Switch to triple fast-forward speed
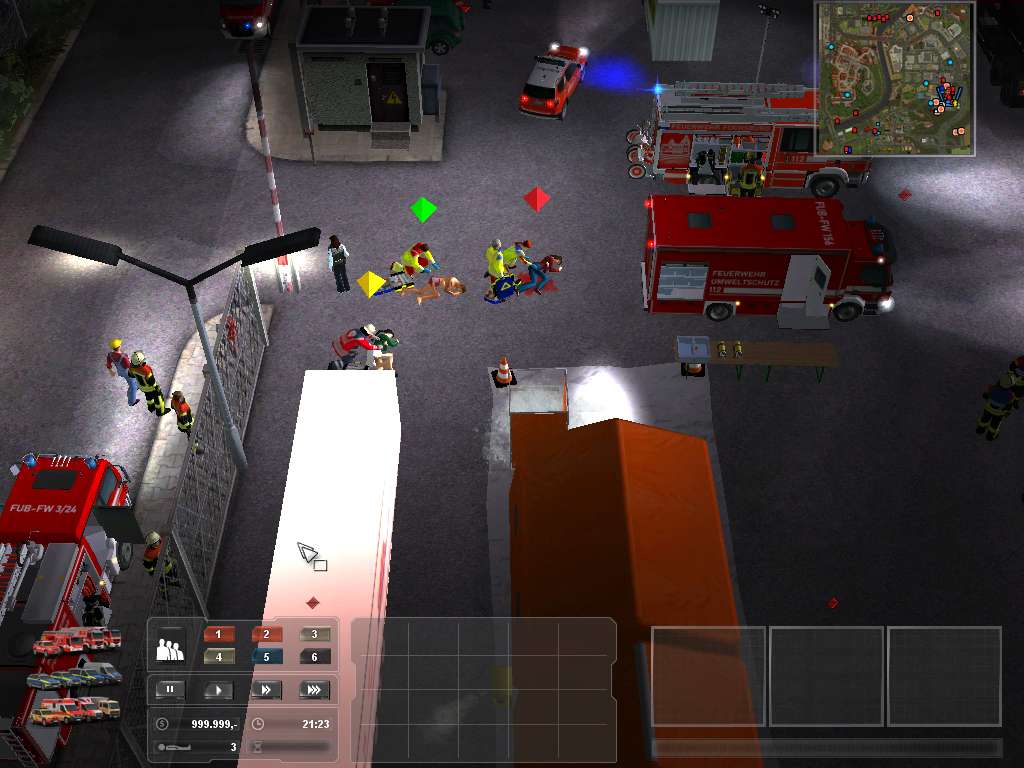Viewport: 1024px width, 768px height. (x=314, y=690)
